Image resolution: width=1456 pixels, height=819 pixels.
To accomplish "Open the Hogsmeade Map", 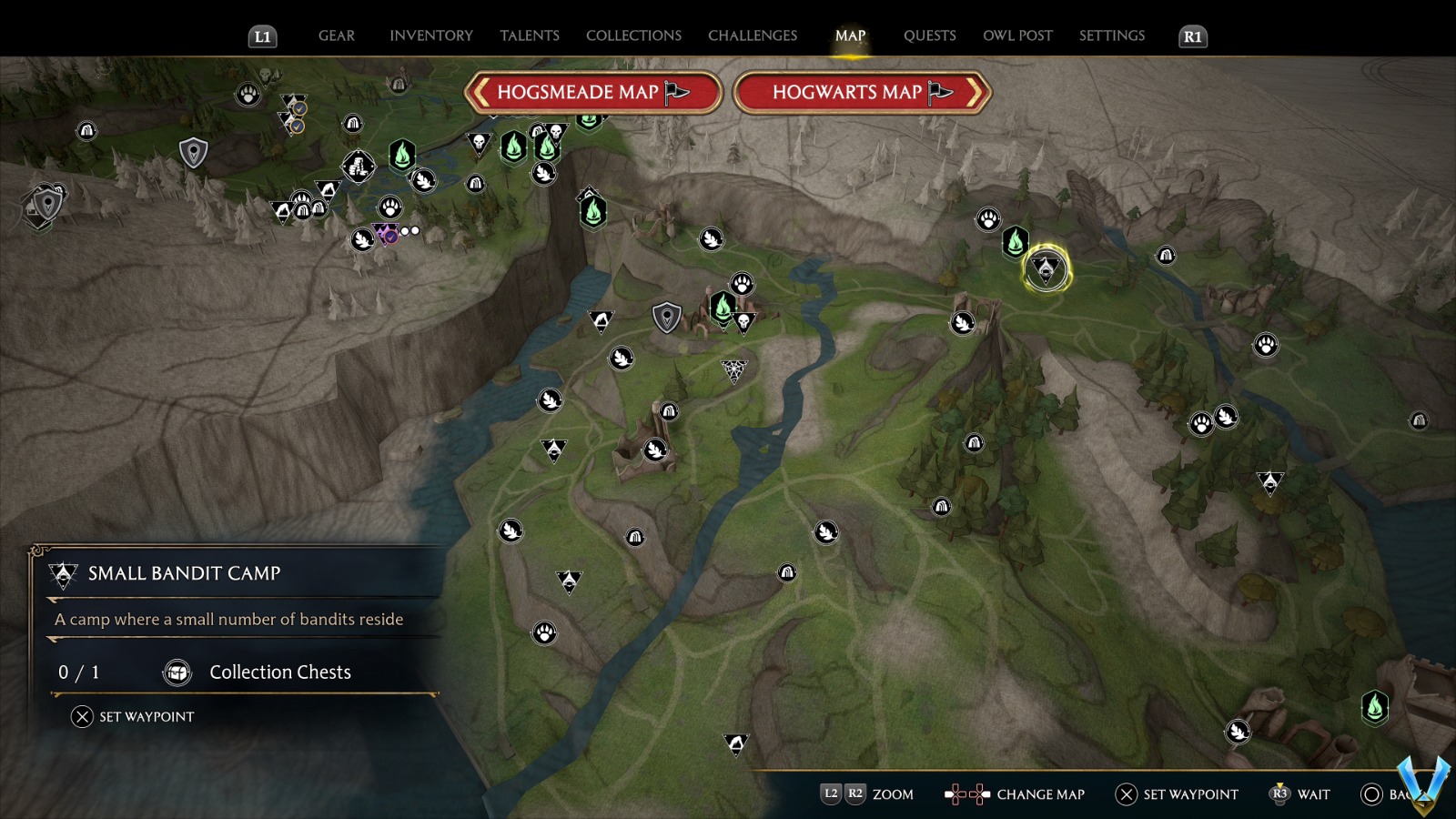I will tap(590, 92).
